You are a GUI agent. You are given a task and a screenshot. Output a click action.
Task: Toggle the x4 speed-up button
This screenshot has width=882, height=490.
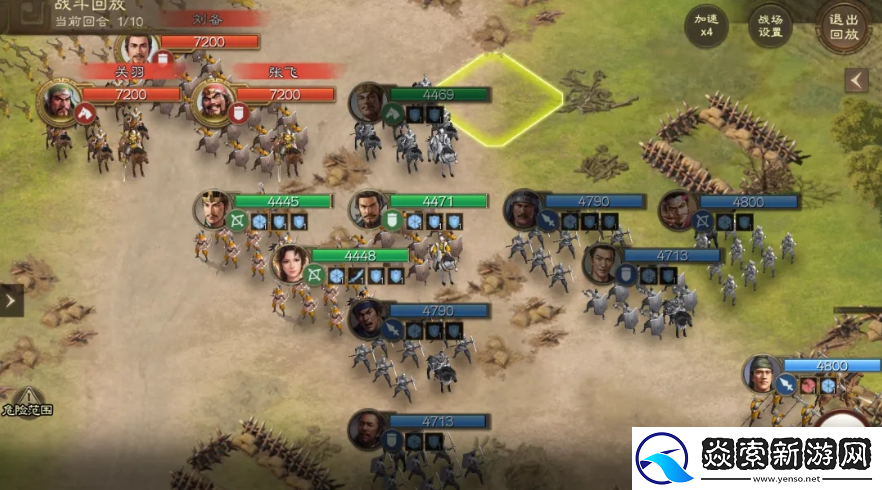(x=706, y=25)
